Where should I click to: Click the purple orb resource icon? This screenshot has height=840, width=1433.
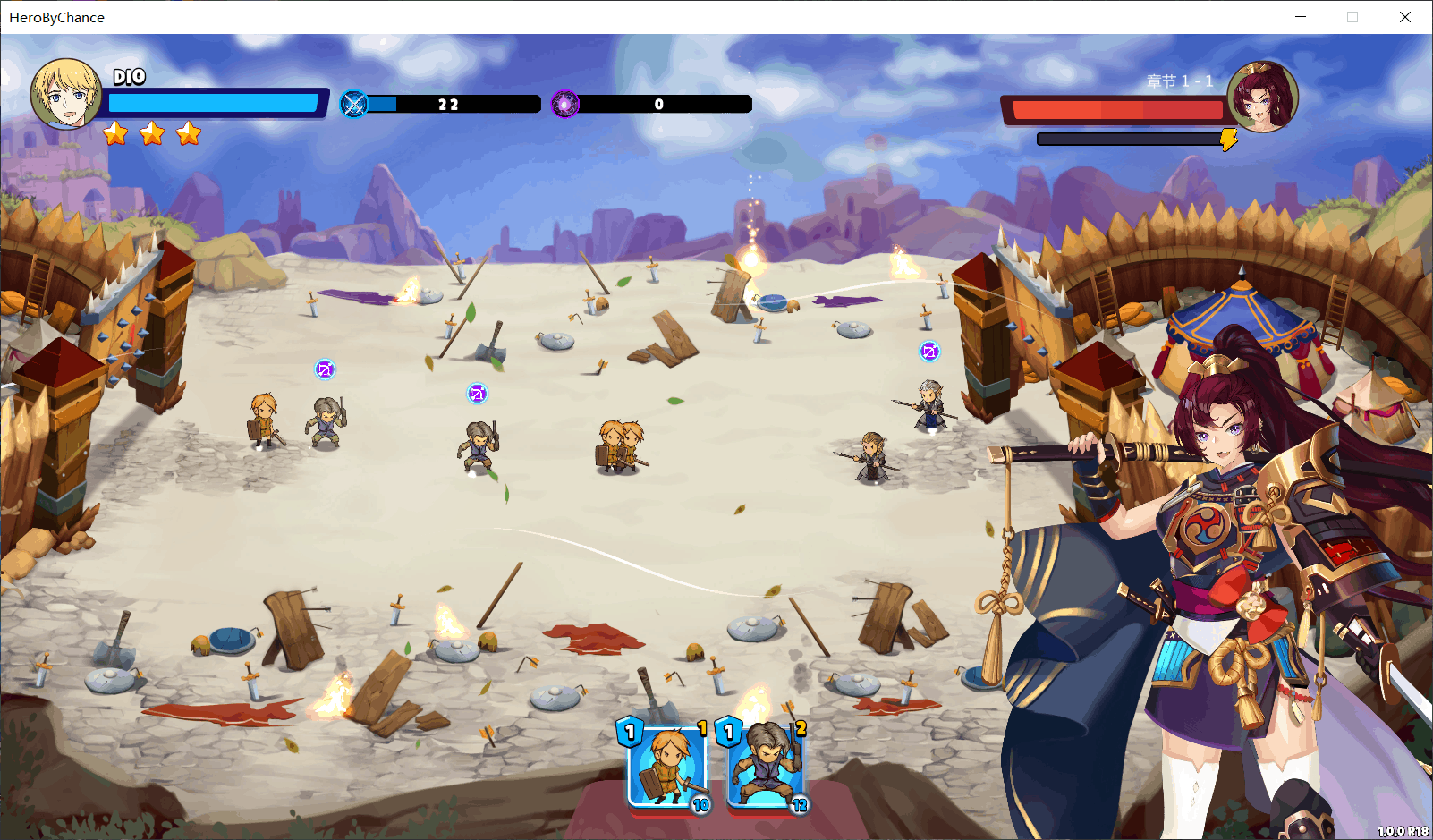565,105
